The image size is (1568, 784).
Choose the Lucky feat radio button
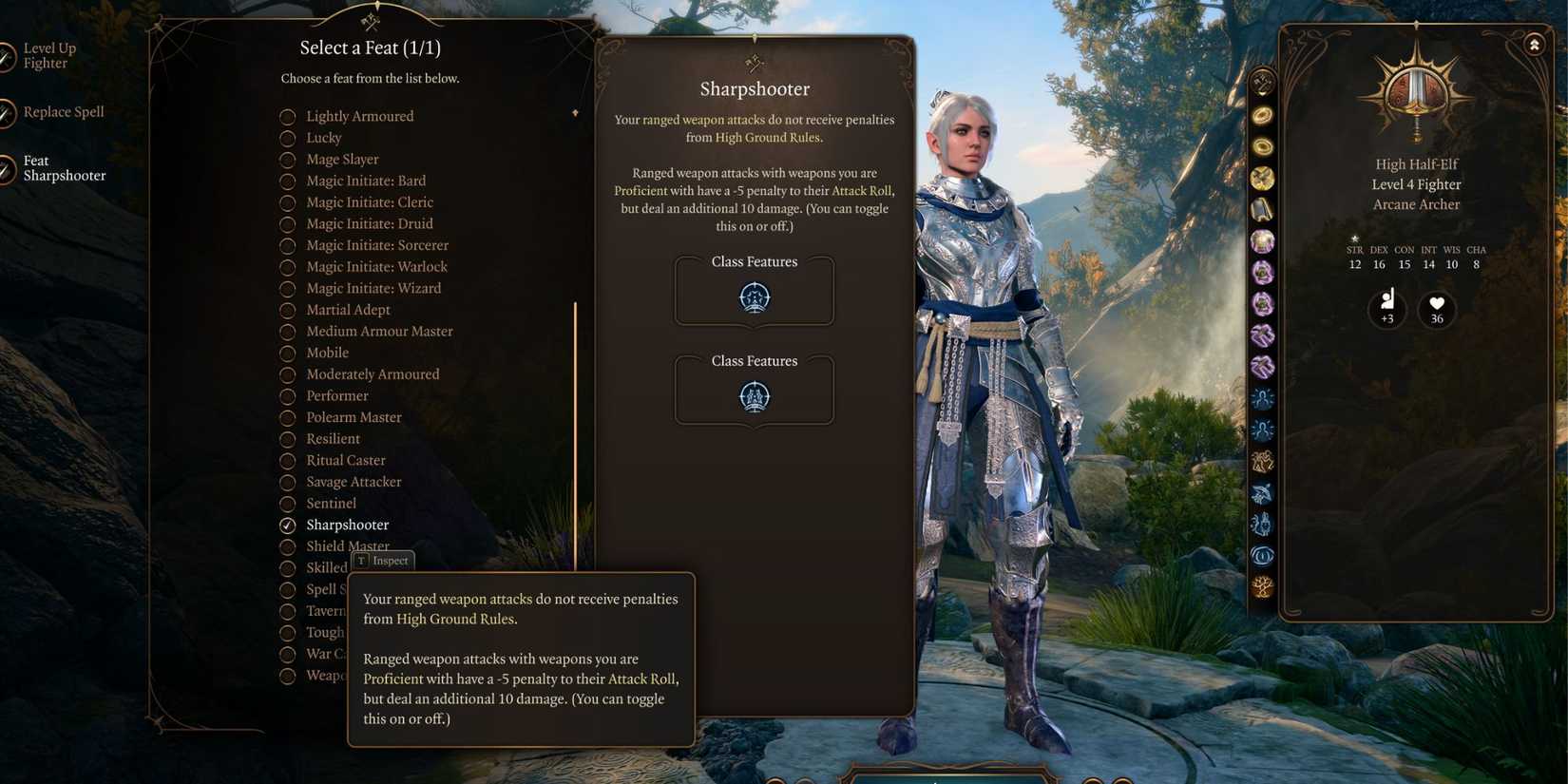coord(288,138)
